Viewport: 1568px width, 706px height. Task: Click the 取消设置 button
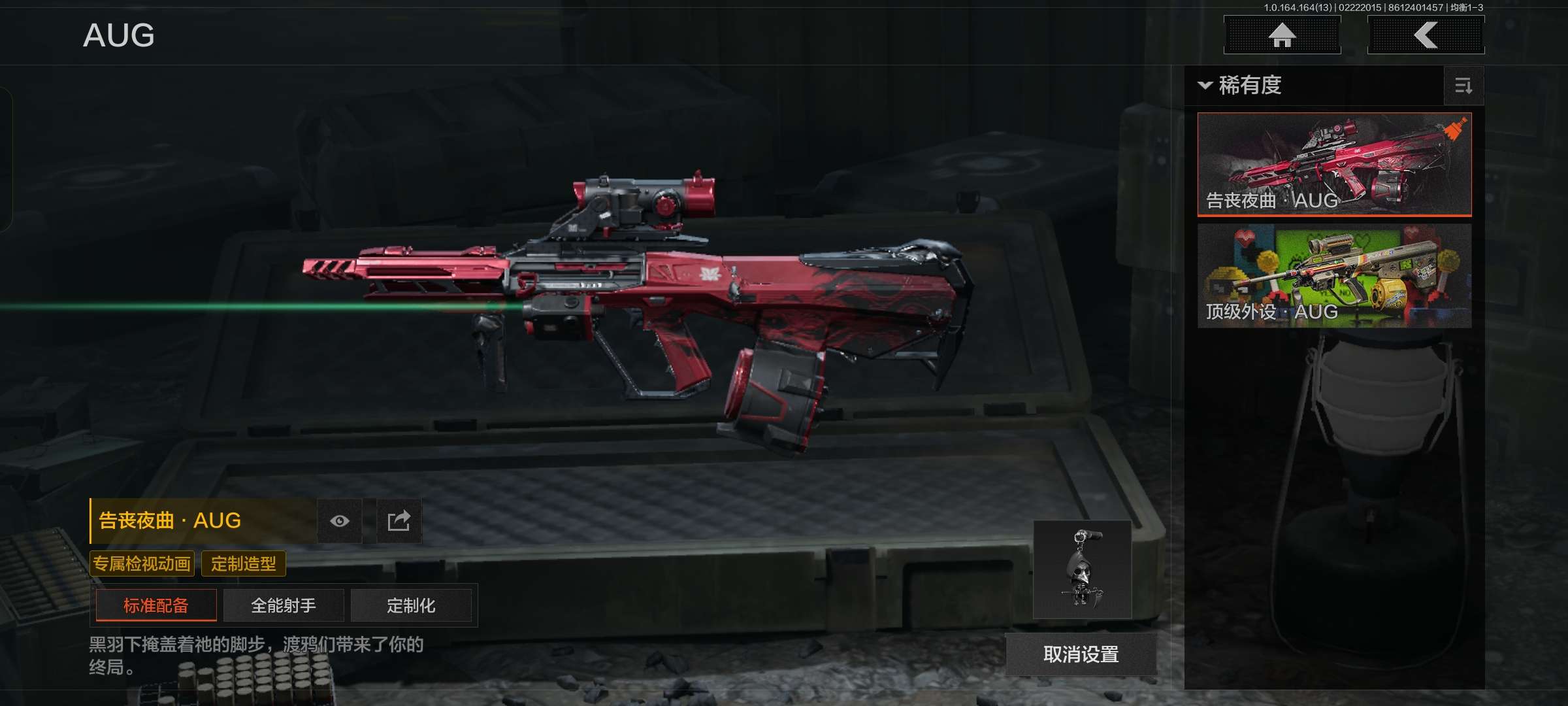(1081, 654)
